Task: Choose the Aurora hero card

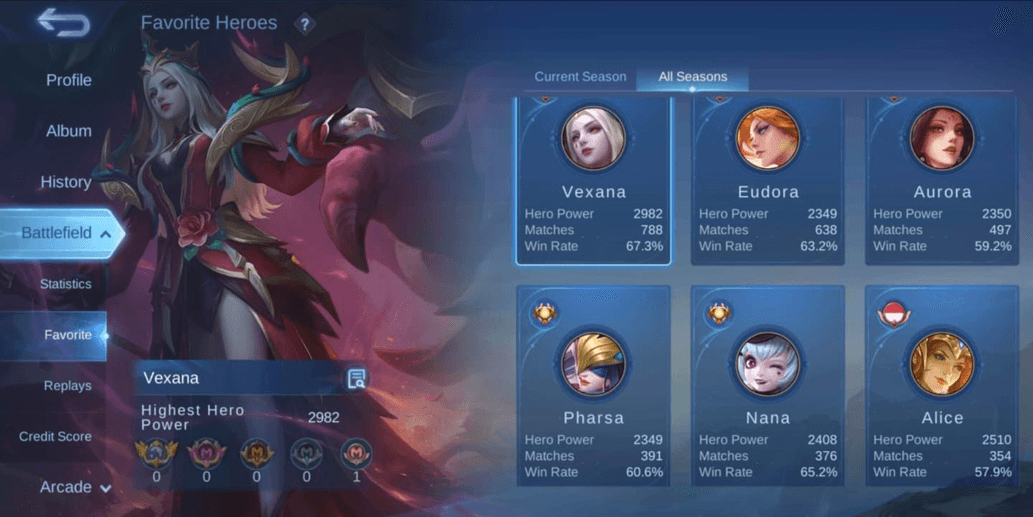Action: click(941, 182)
